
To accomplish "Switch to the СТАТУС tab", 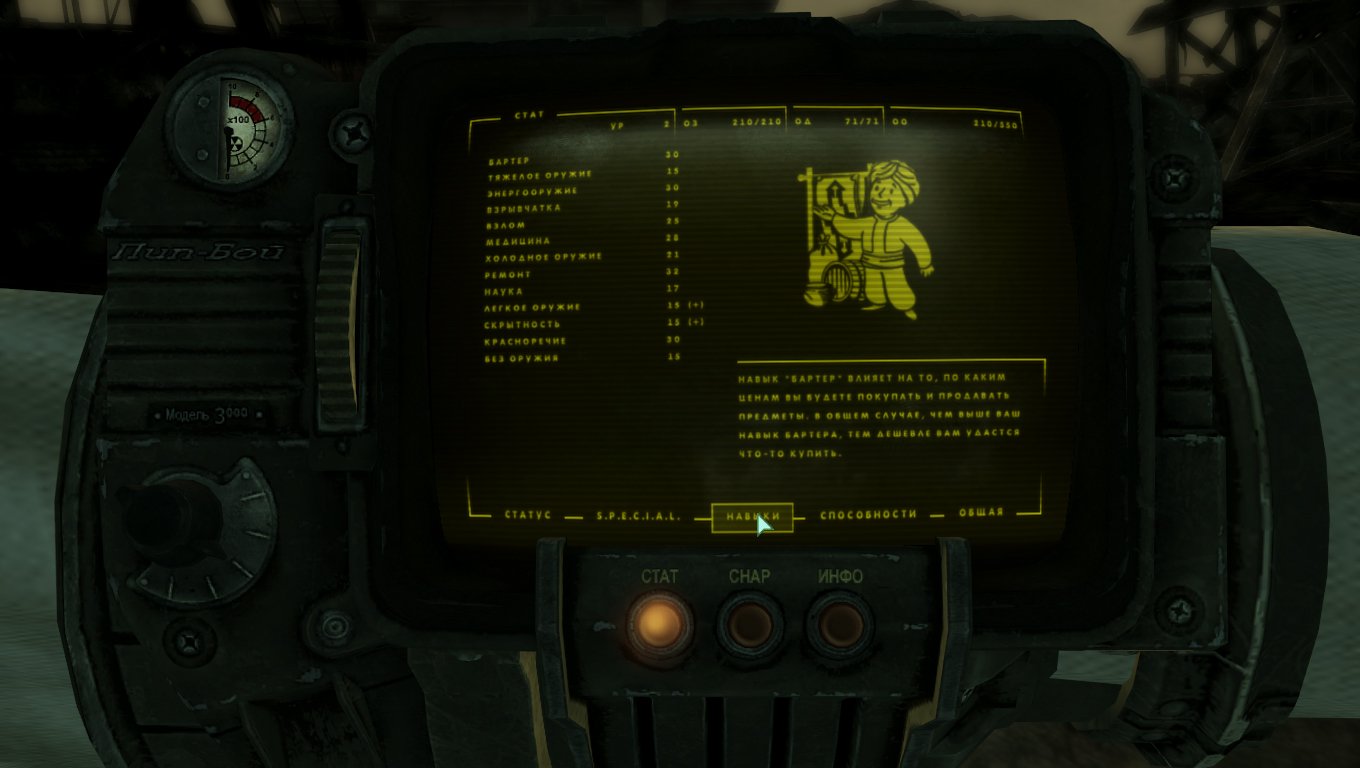I will pos(527,515).
